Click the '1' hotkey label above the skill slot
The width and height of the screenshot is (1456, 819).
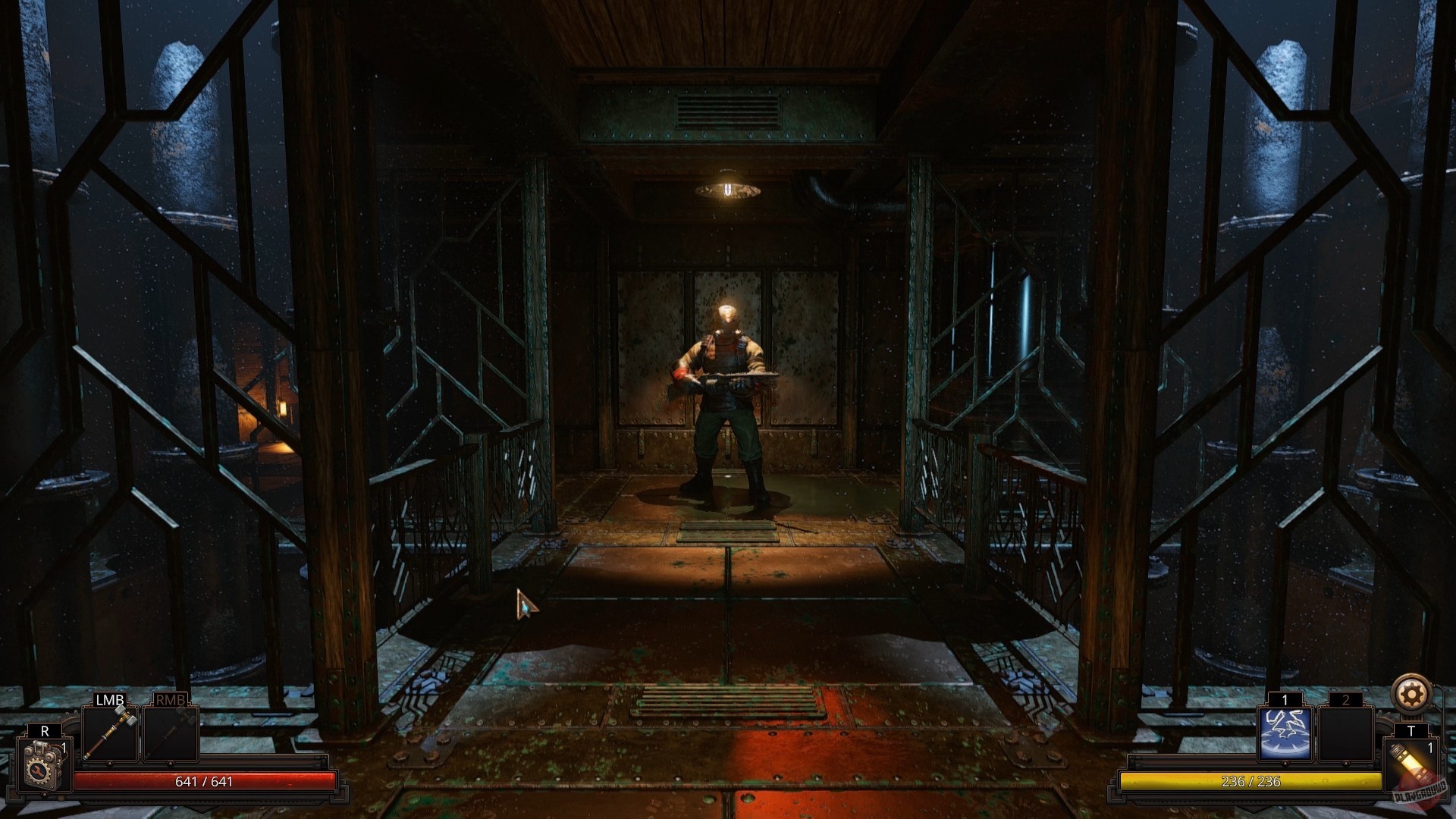click(x=1285, y=699)
